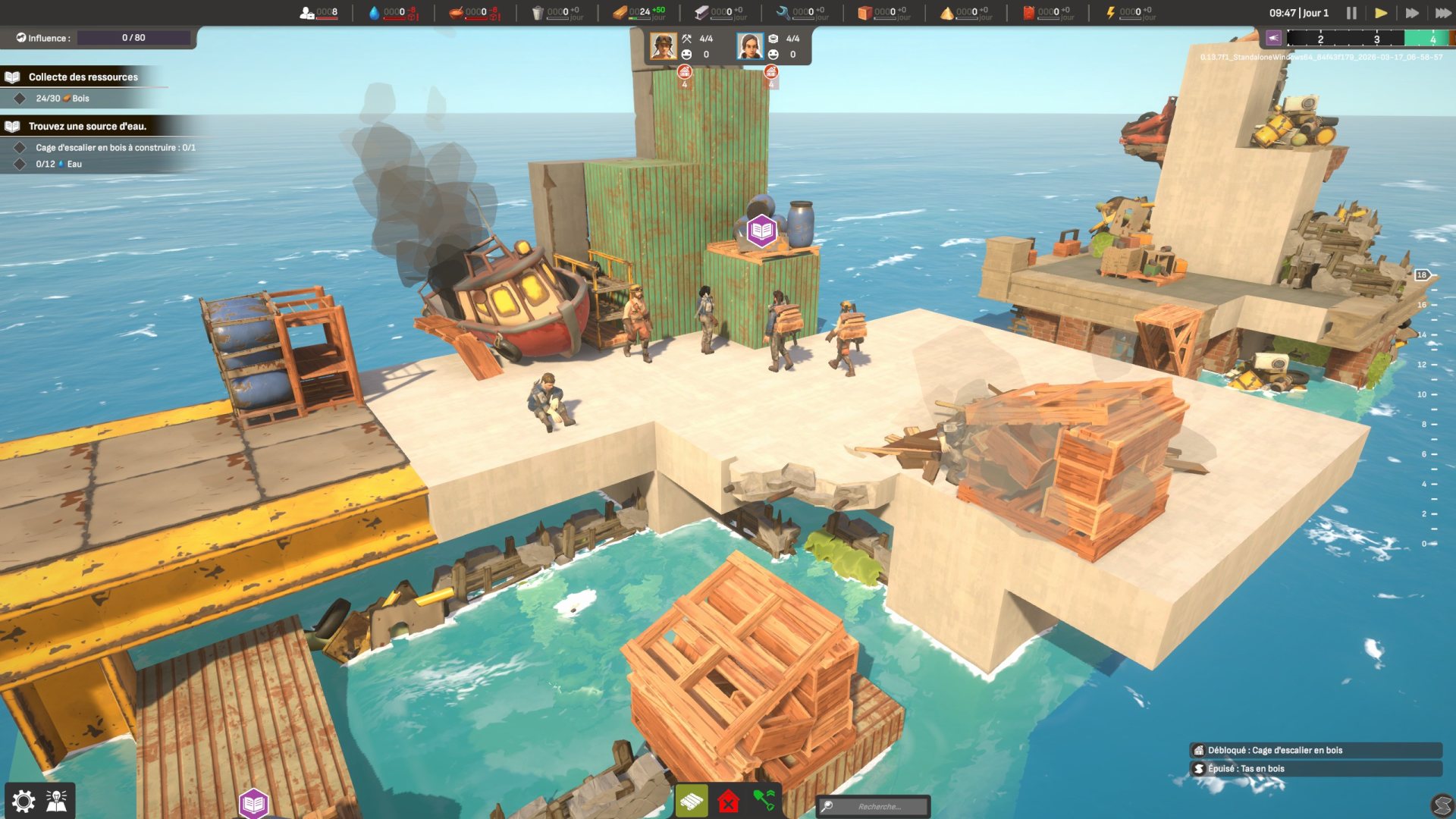Open the Trouvez une source d'eau objective
The image size is (1456, 819).
[87, 126]
